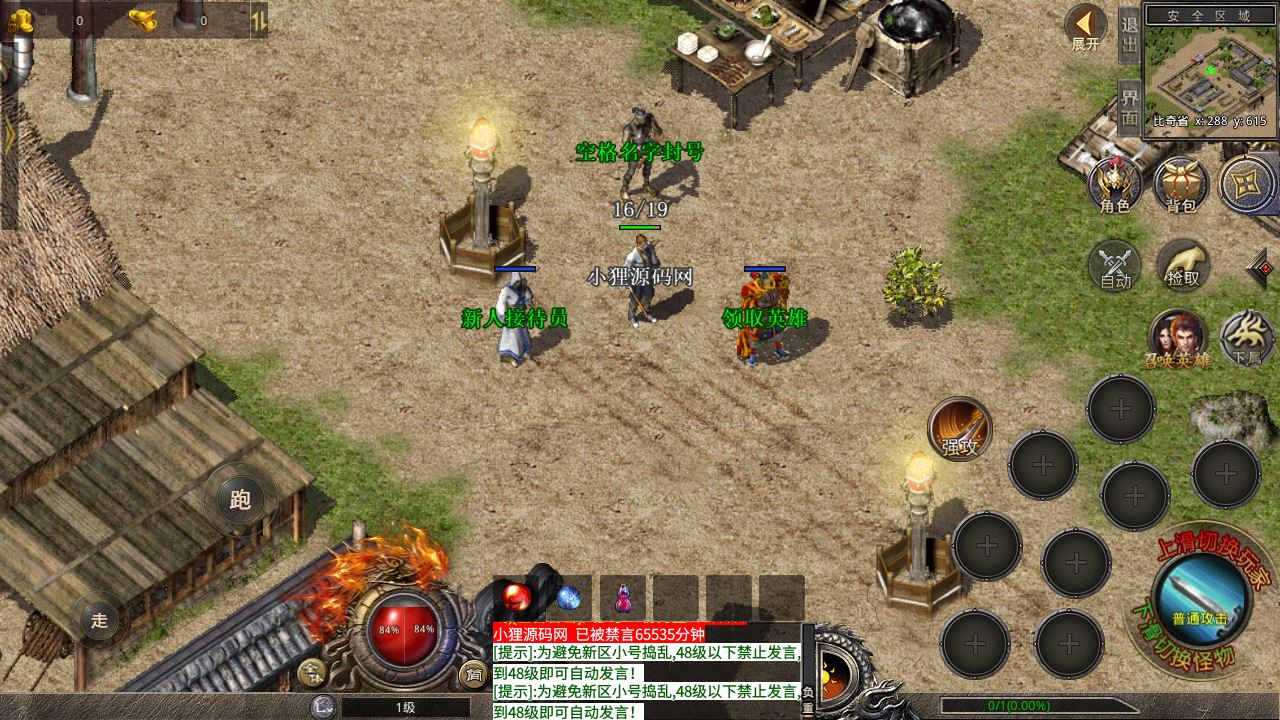The height and width of the screenshot is (720, 1280).
Task: Use the purple potion bottle in the hotbar
Action: (x=623, y=598)
